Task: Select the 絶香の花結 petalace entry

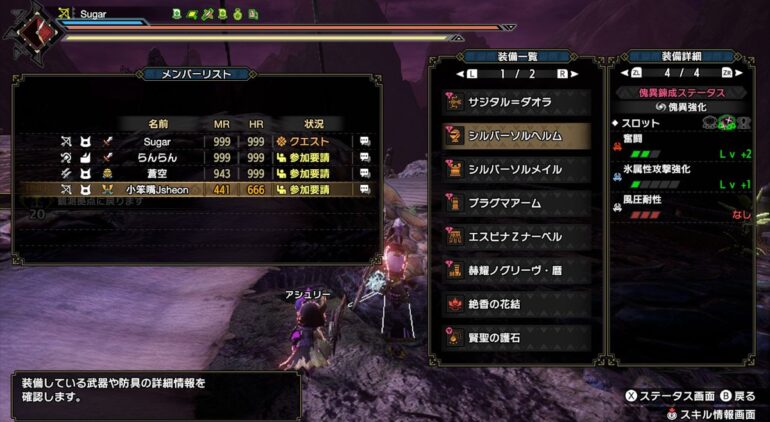Action: (516, 303)
